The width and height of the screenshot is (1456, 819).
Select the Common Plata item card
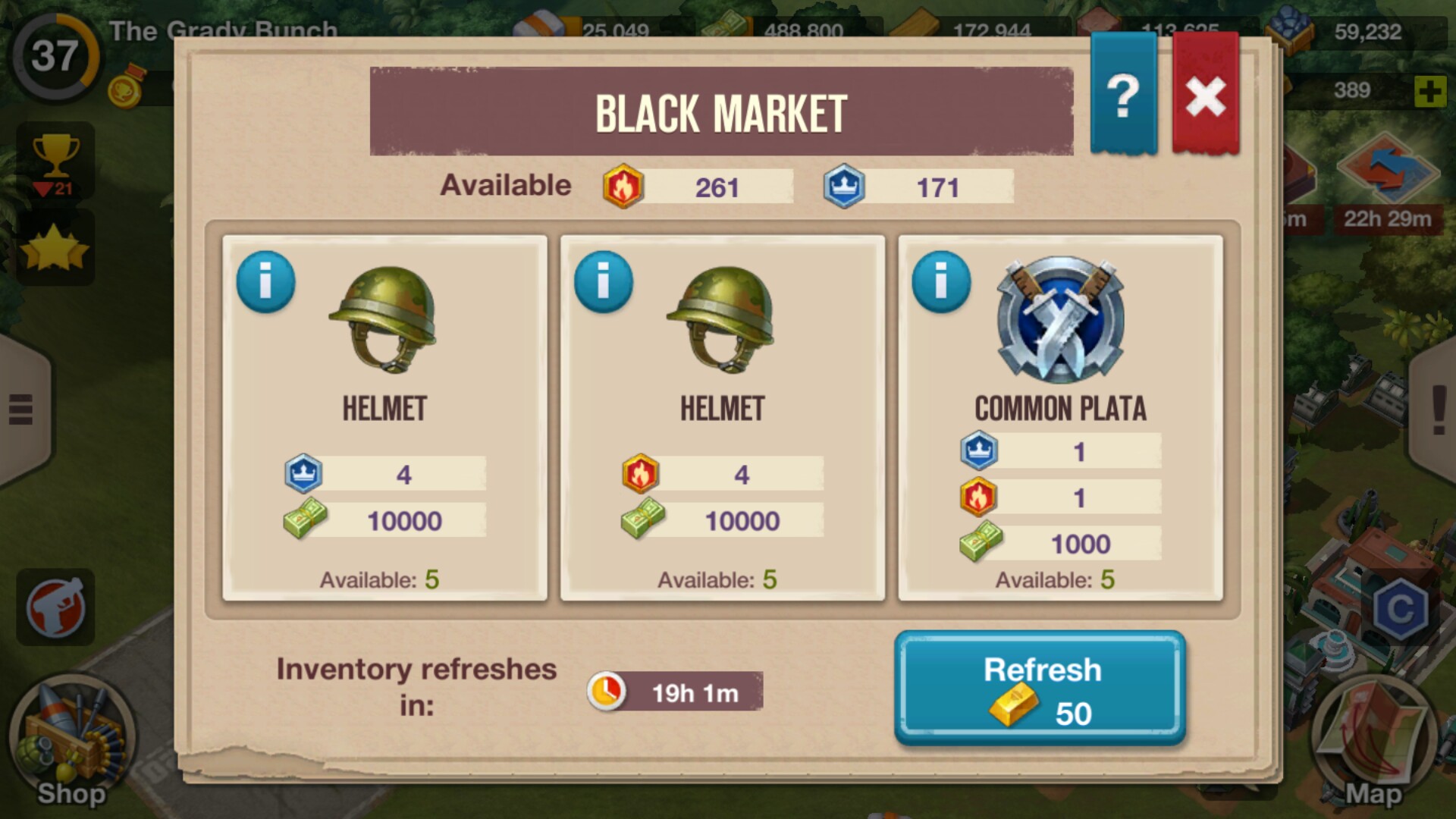point(1060,418)
